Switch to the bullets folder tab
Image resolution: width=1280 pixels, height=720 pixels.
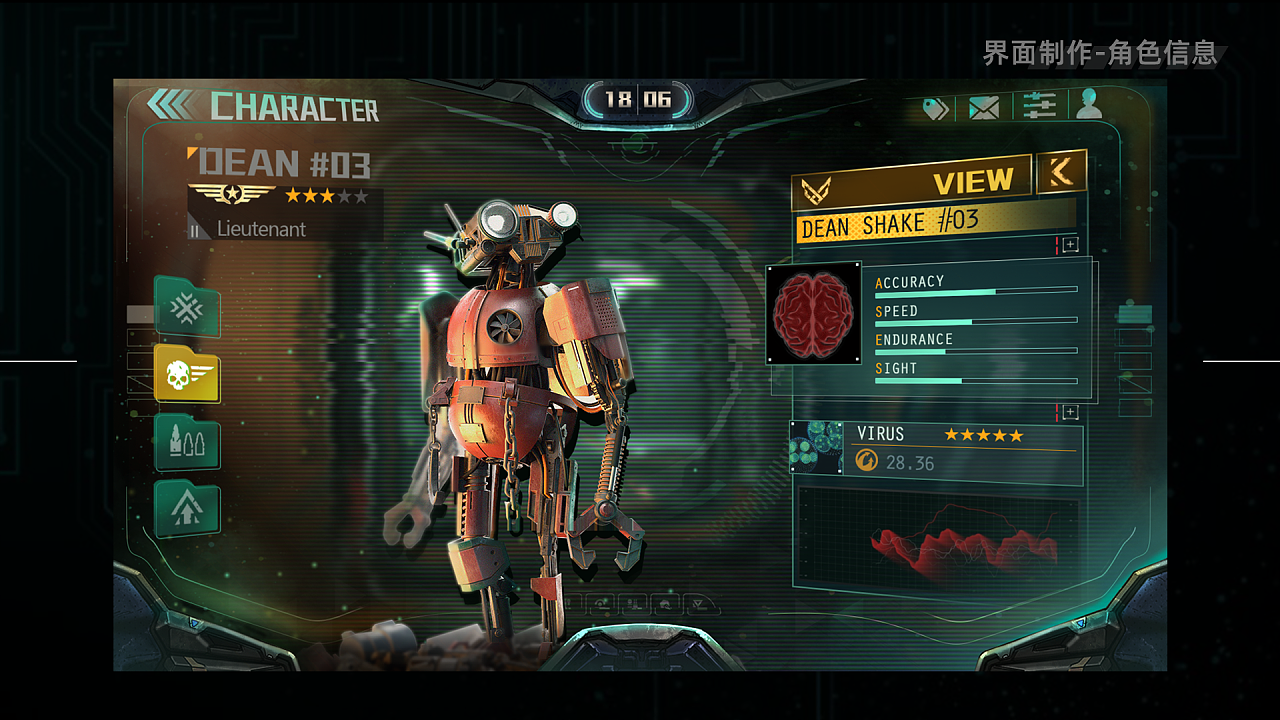[x=188, y=442]
